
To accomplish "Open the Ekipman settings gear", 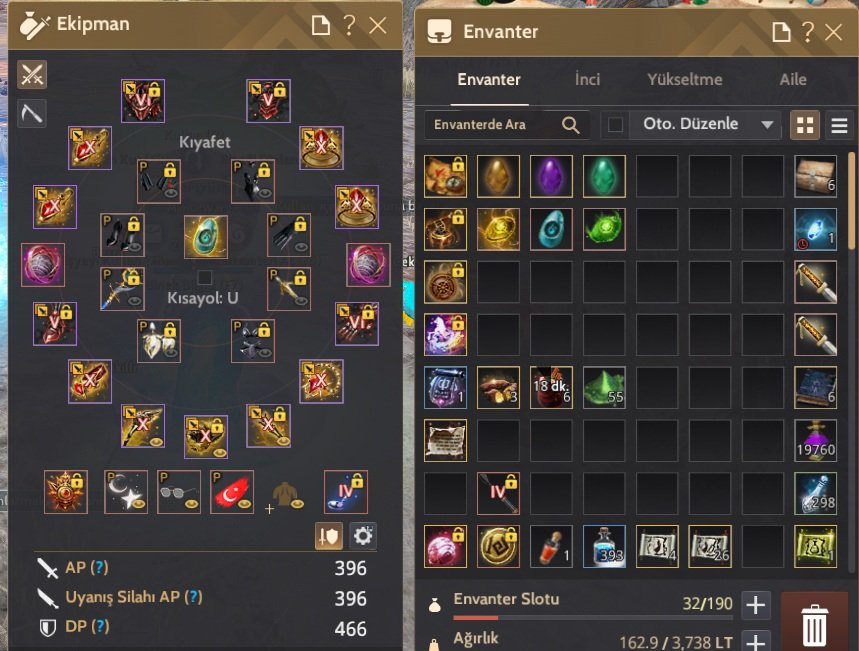I will [363, 536].
